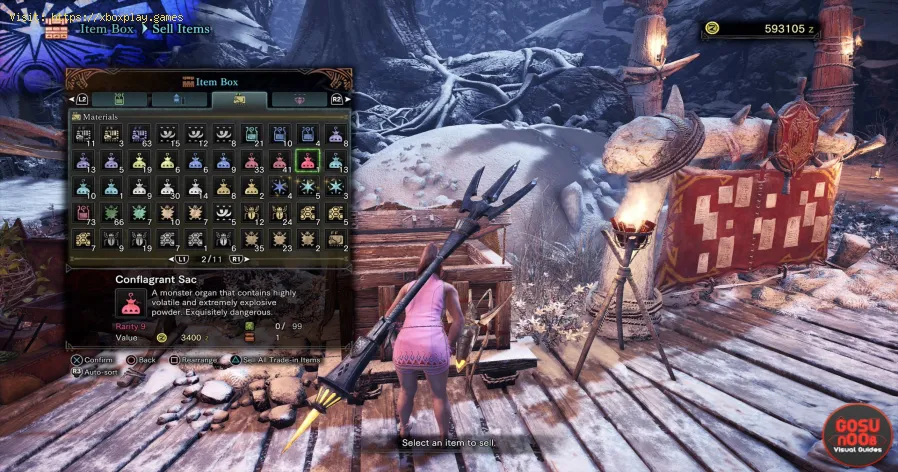Viewport: 898px width, 472px height.
Task: Select the white fang stack of 15
Action: (x=167, y=134)
